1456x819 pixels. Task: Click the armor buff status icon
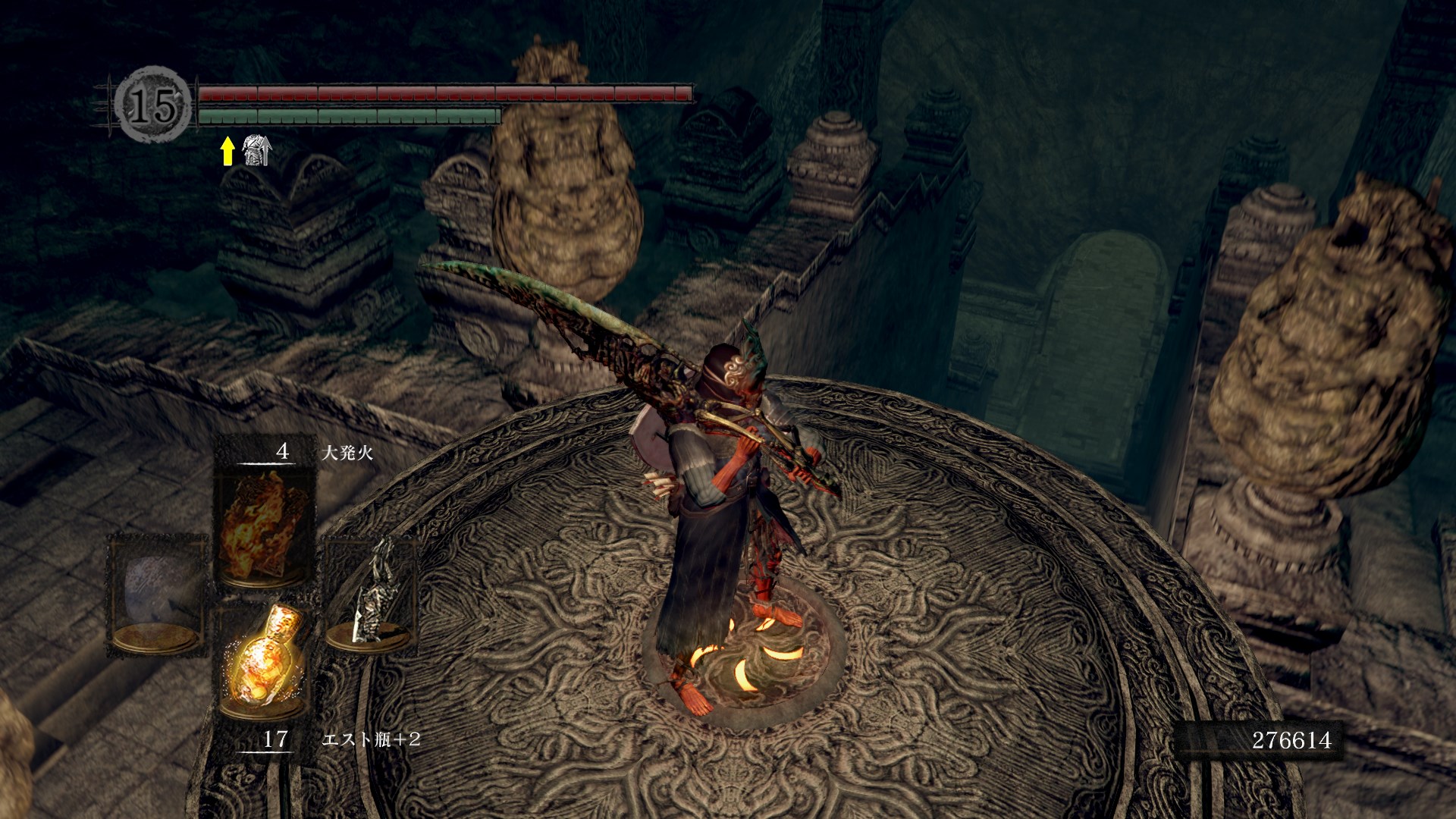click(256, 151)
